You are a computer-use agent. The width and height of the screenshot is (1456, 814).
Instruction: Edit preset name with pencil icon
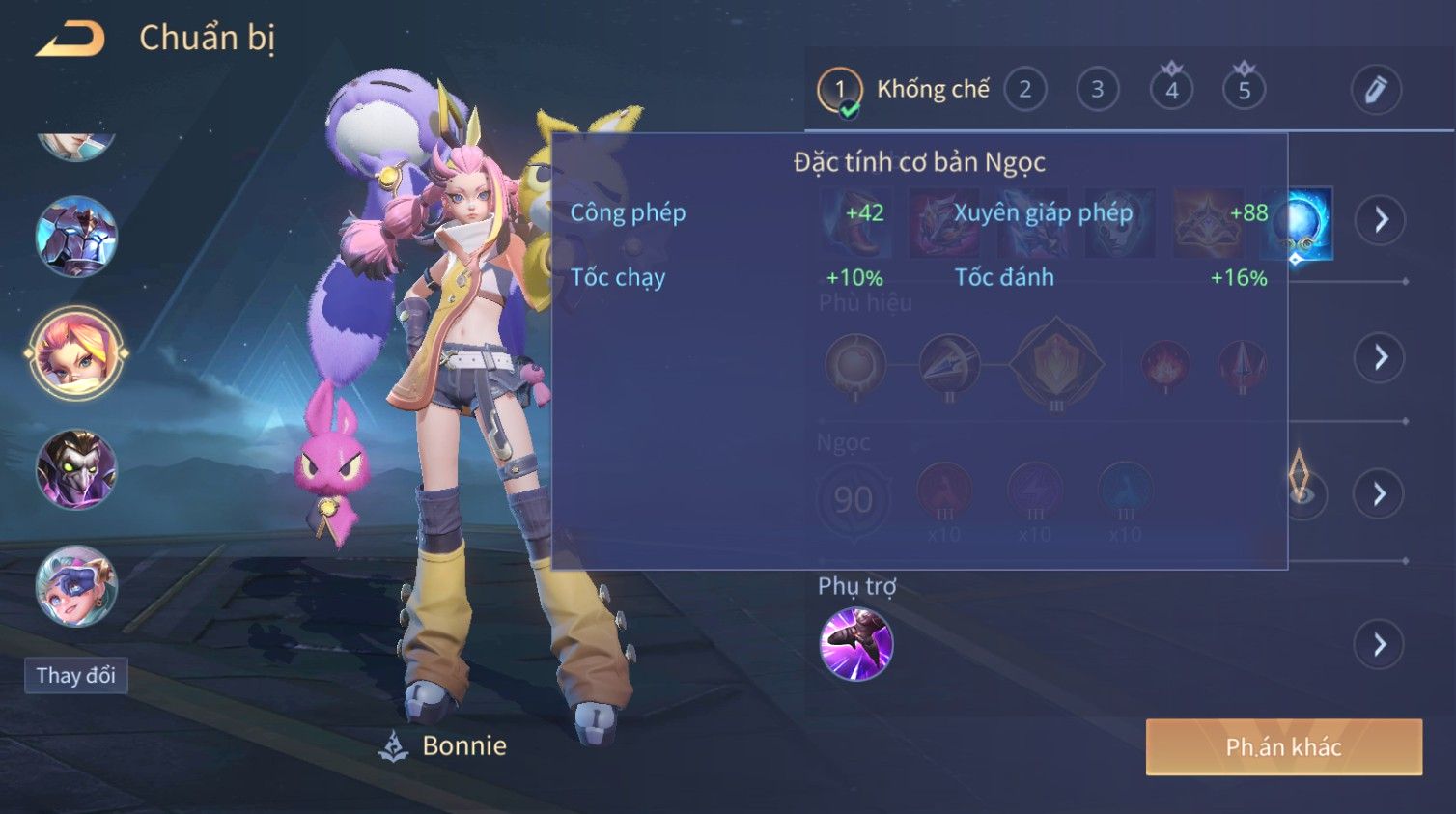pyautogui.click(x=1375, y=90)
